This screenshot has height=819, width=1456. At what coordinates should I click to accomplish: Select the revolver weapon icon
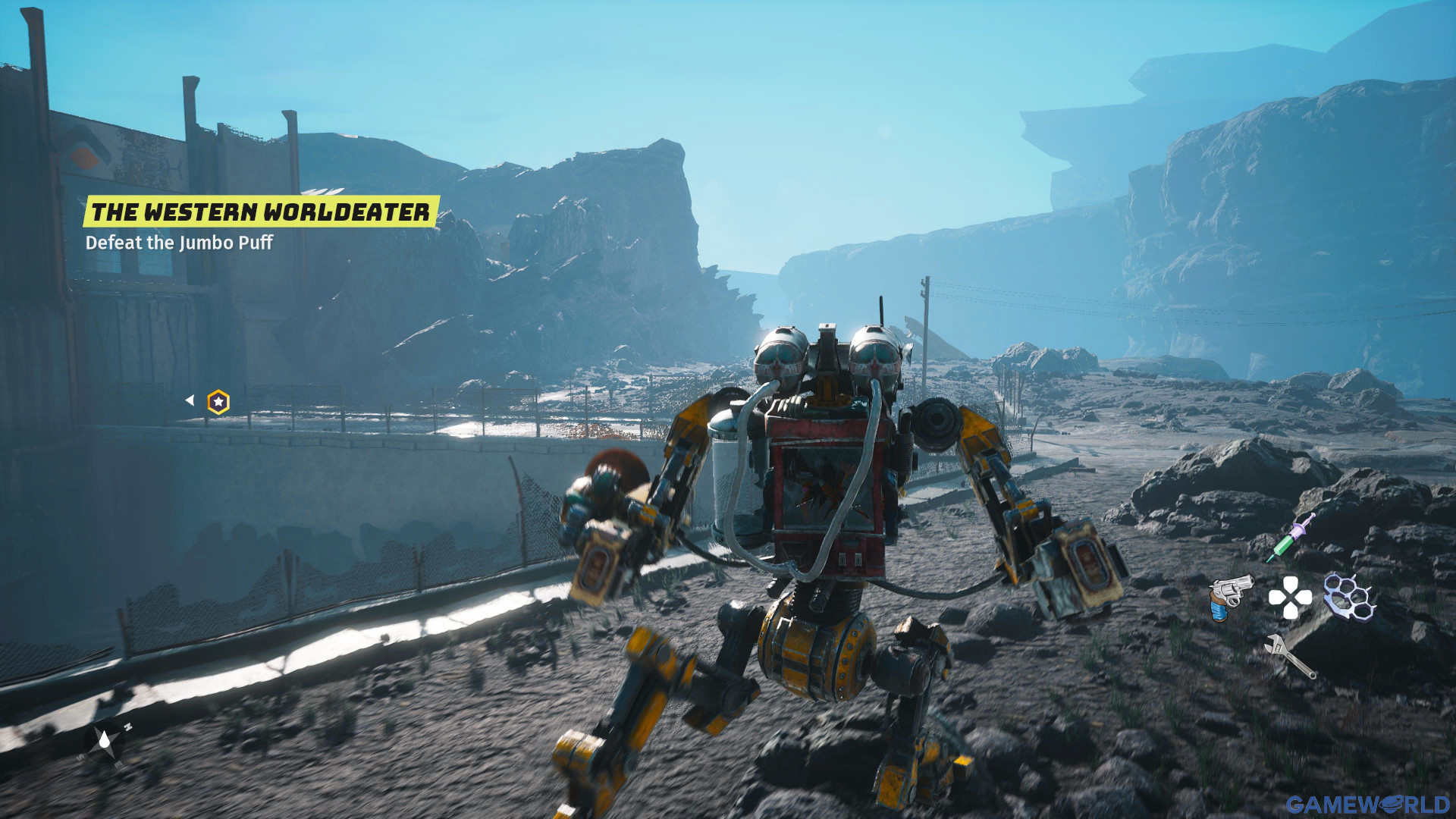click(x=1229, y=596)
